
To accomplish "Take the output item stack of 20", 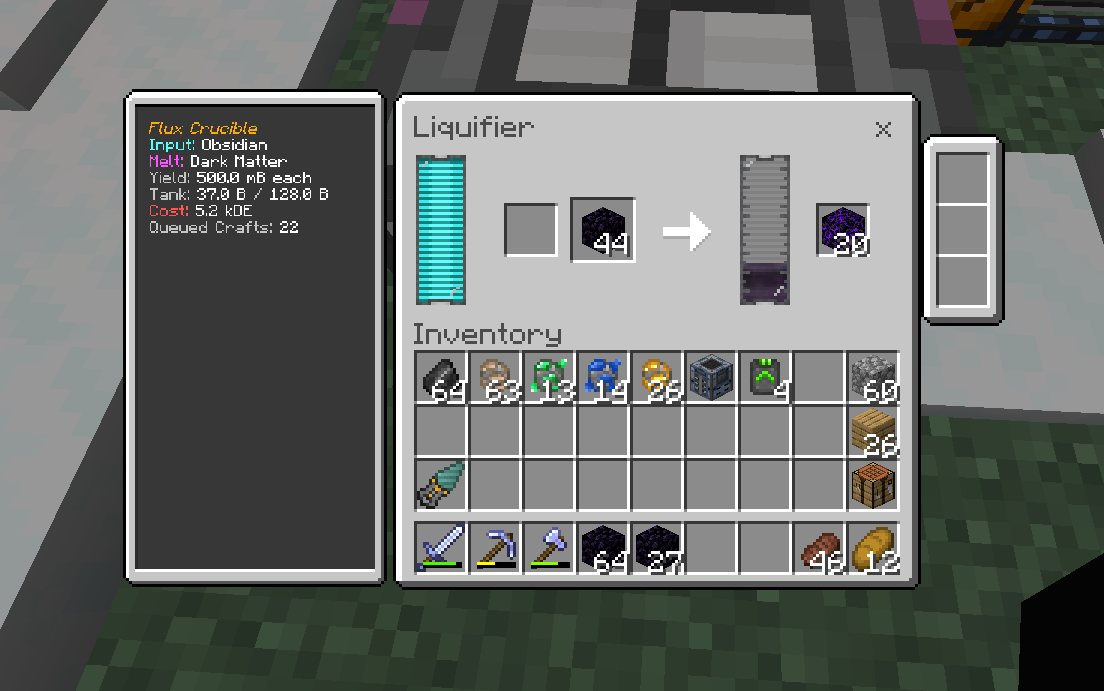I will tap(842, 230).
